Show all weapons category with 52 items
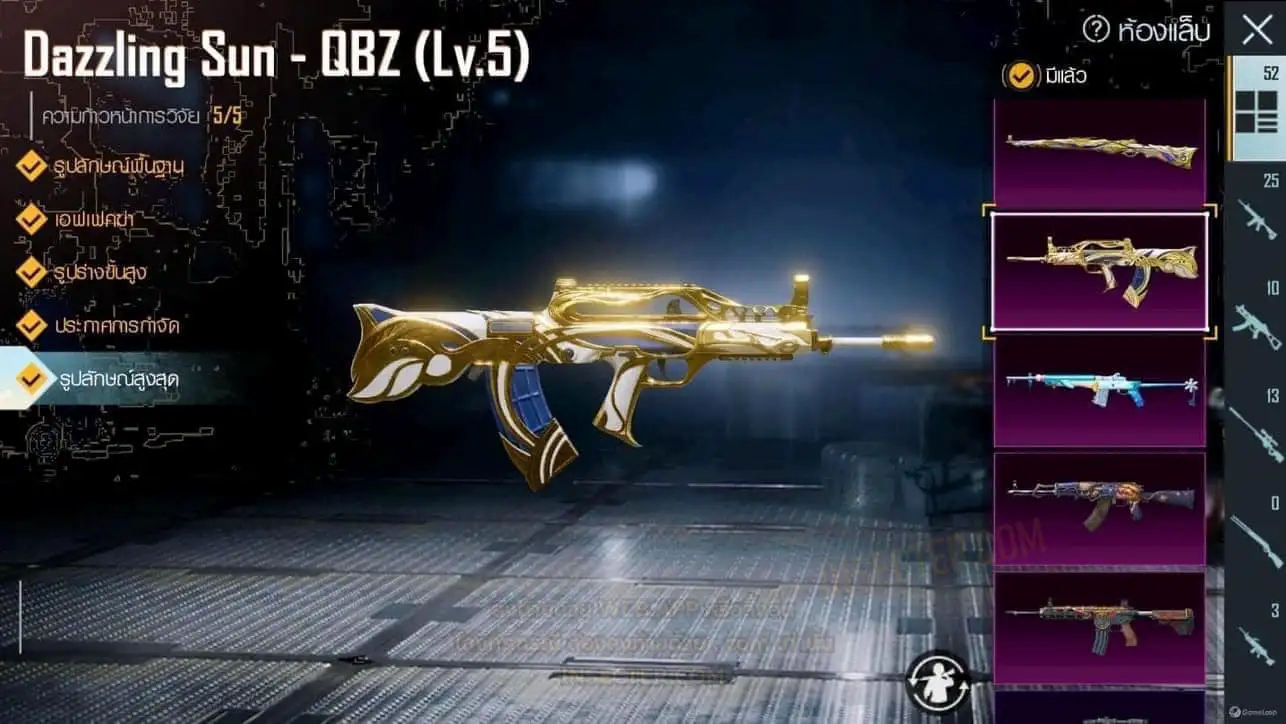The height and width of the screenshot is (724, 1286). click(1256, 108)
